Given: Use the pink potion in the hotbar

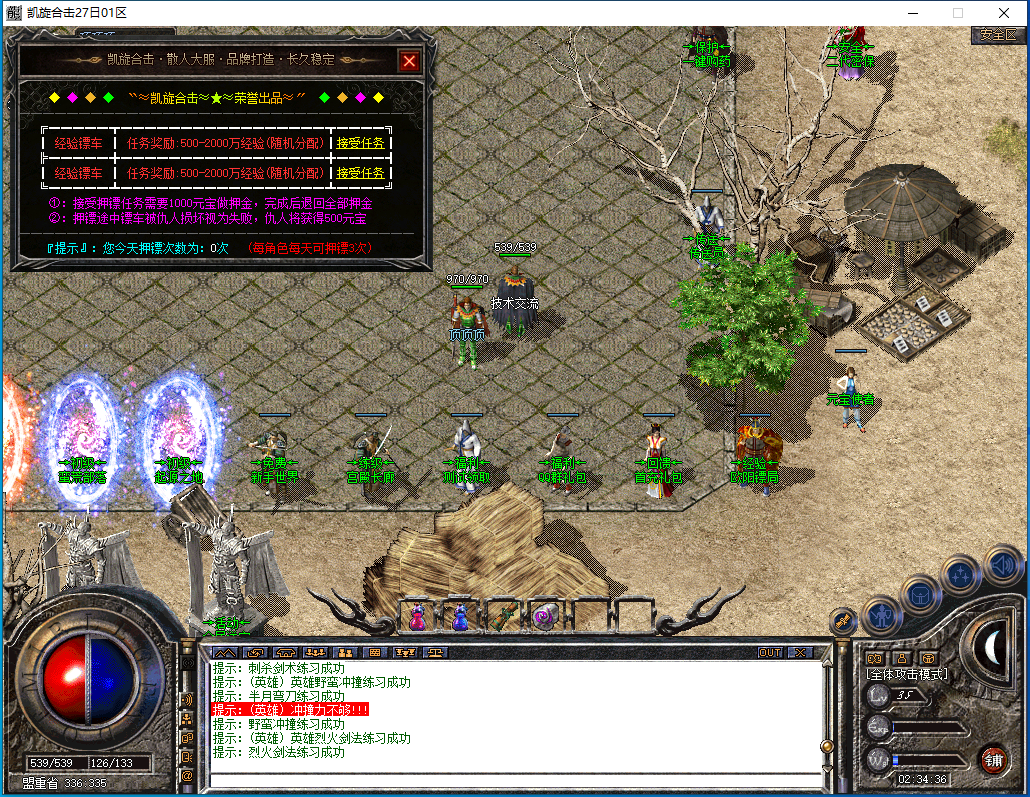Looking at the screenshot, I should pos(418,617).
